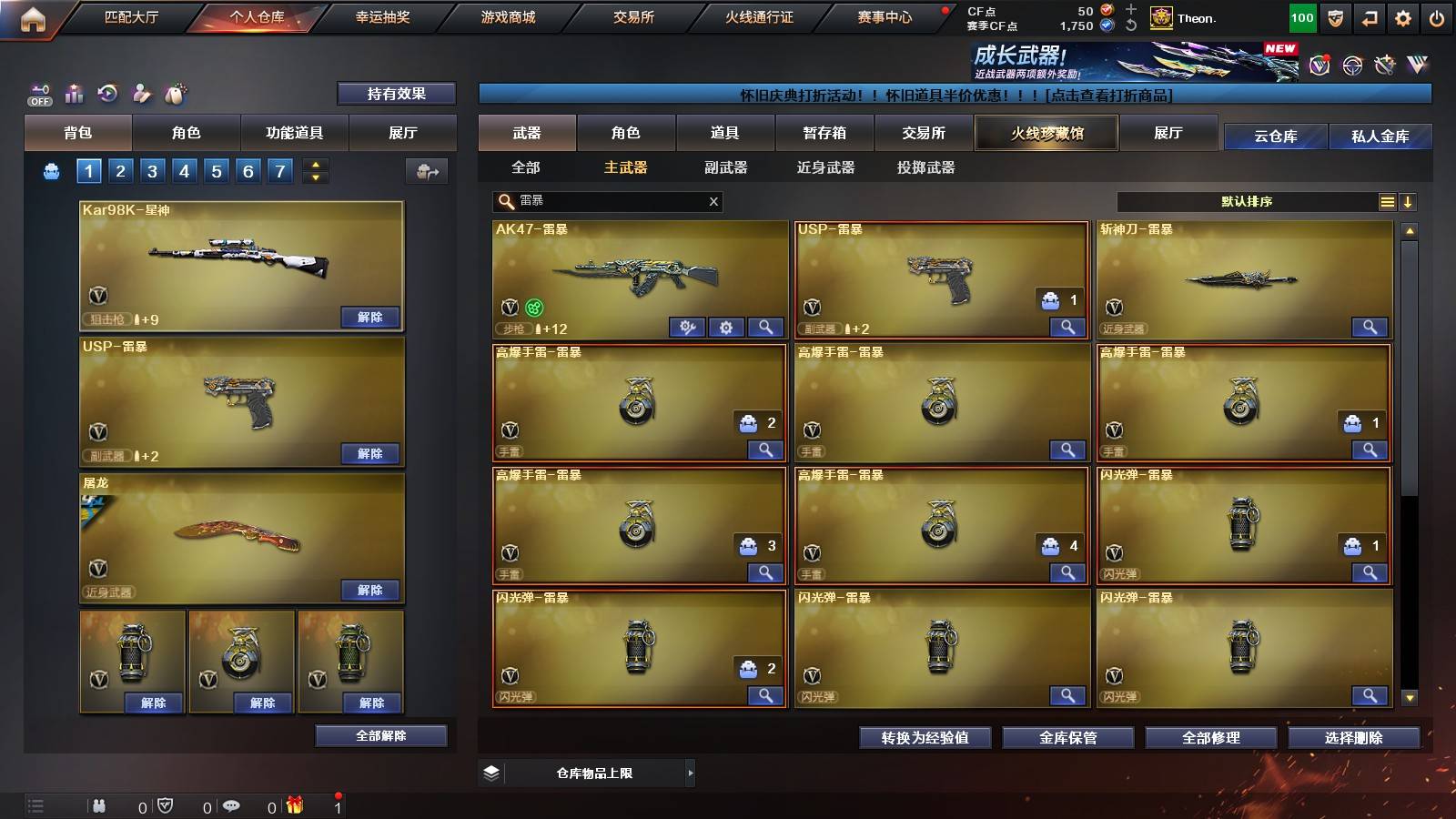This screenshot has height=819, width=1456.
Task: Click the replay/history icon on the left toolbar
Action: click(x=107, y=94)
